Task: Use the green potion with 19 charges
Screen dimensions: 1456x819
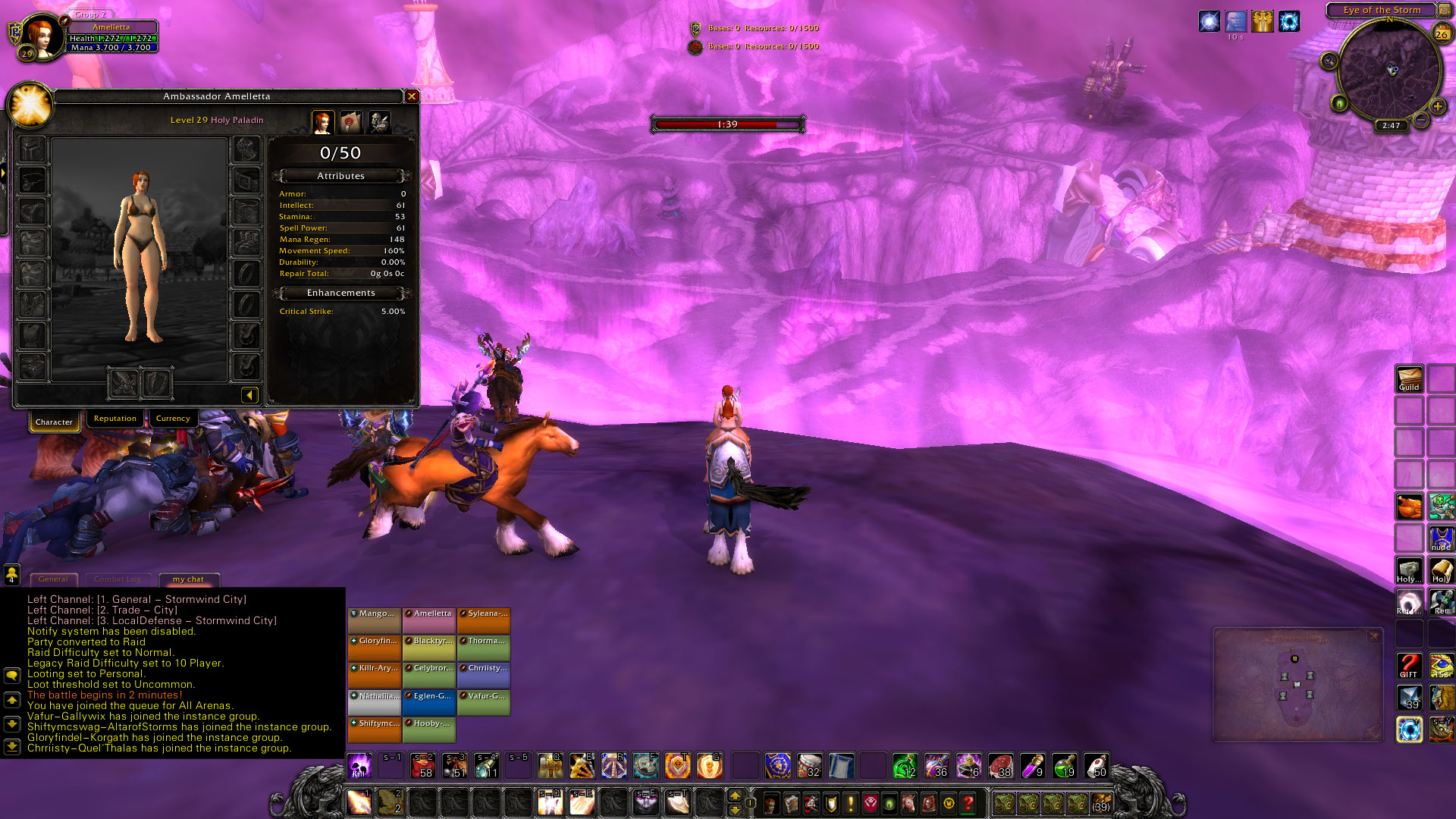Action: (x=1064, y=766)
